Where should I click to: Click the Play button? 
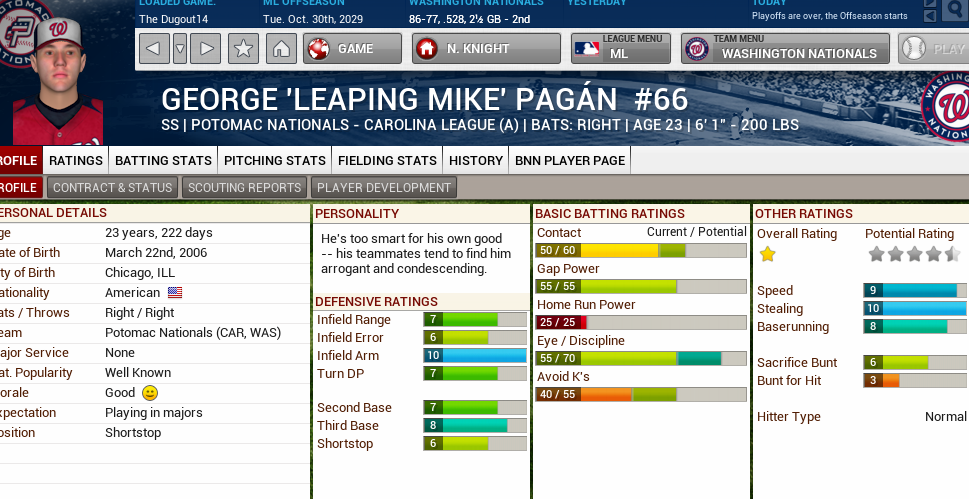934,48
